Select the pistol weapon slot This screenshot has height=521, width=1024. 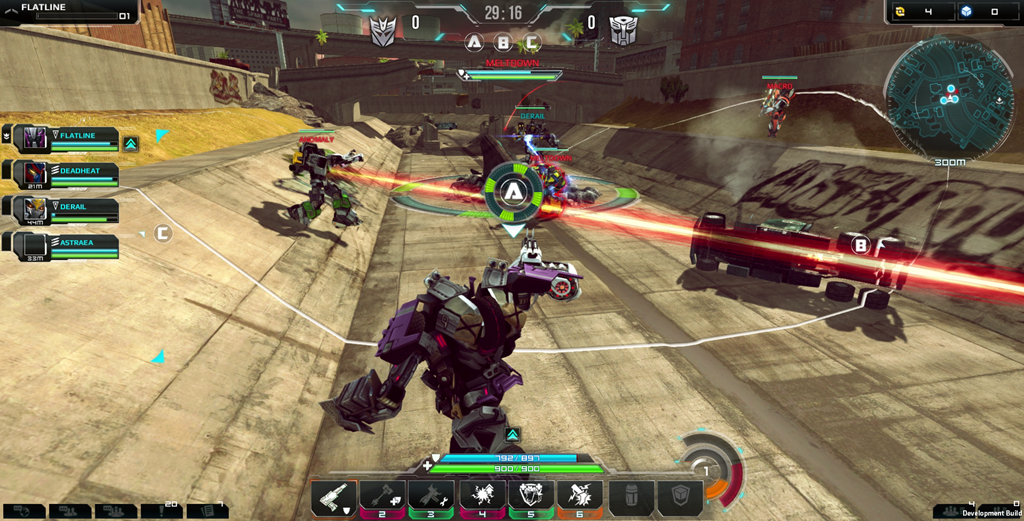click(x=333, y=497)
